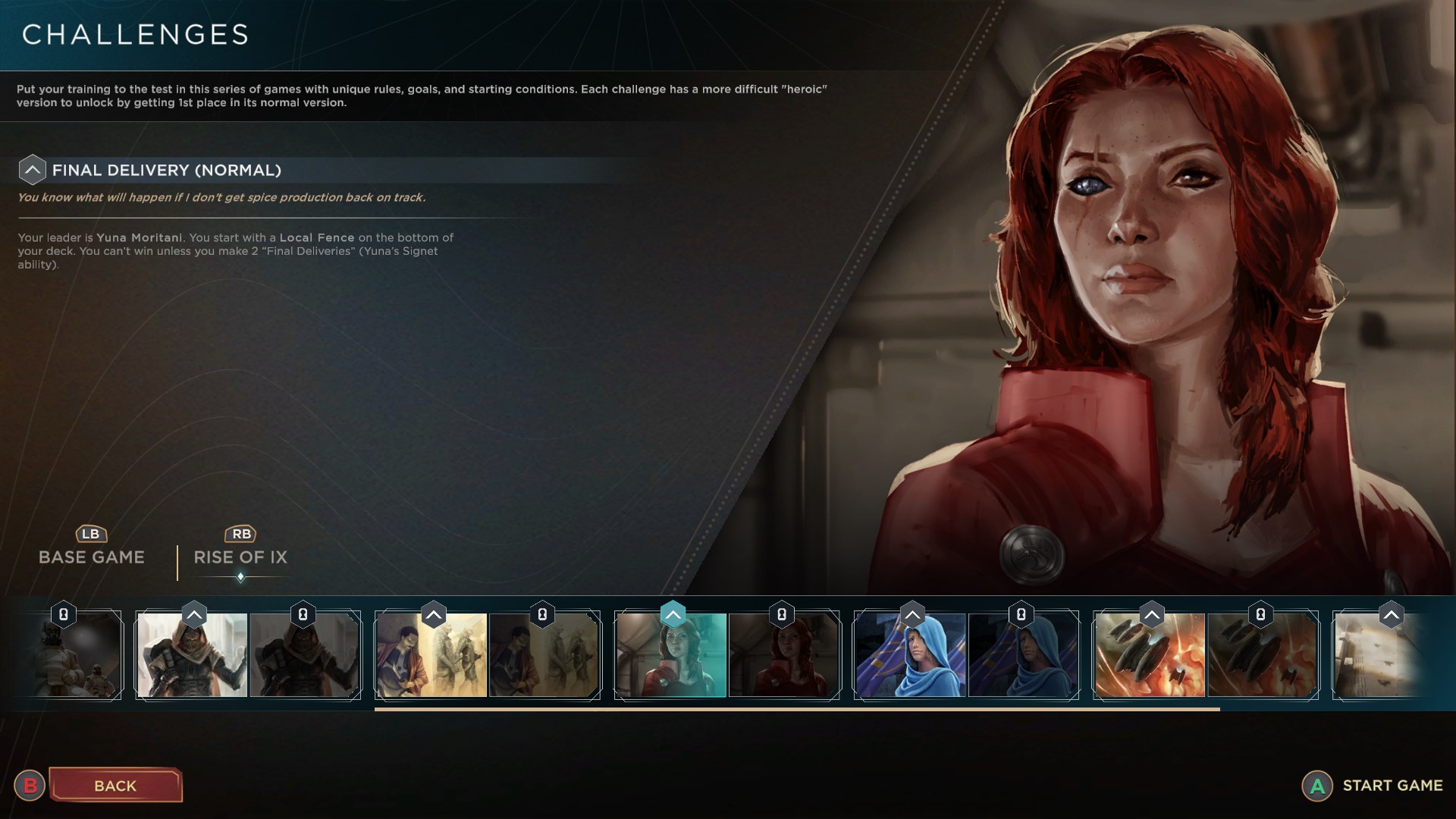
Task: Click the chevron badge above the hooded warrior challenge
Action: pyautogui.click(x=195, y=614)
